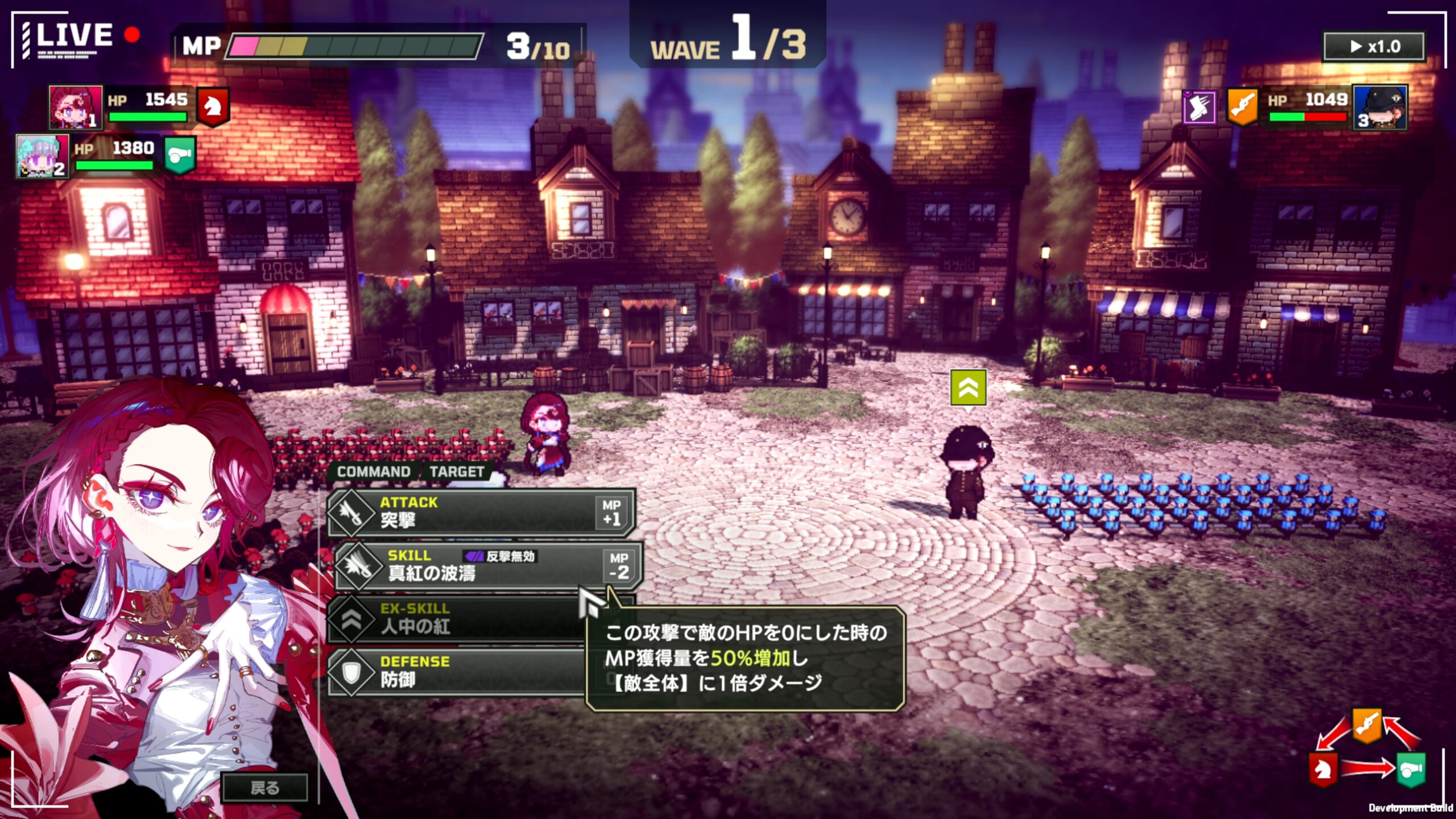Click the orange rifle class icon beside enemy HP
The height and width of the screenshot is (819, 1456).
(1242, 106)
